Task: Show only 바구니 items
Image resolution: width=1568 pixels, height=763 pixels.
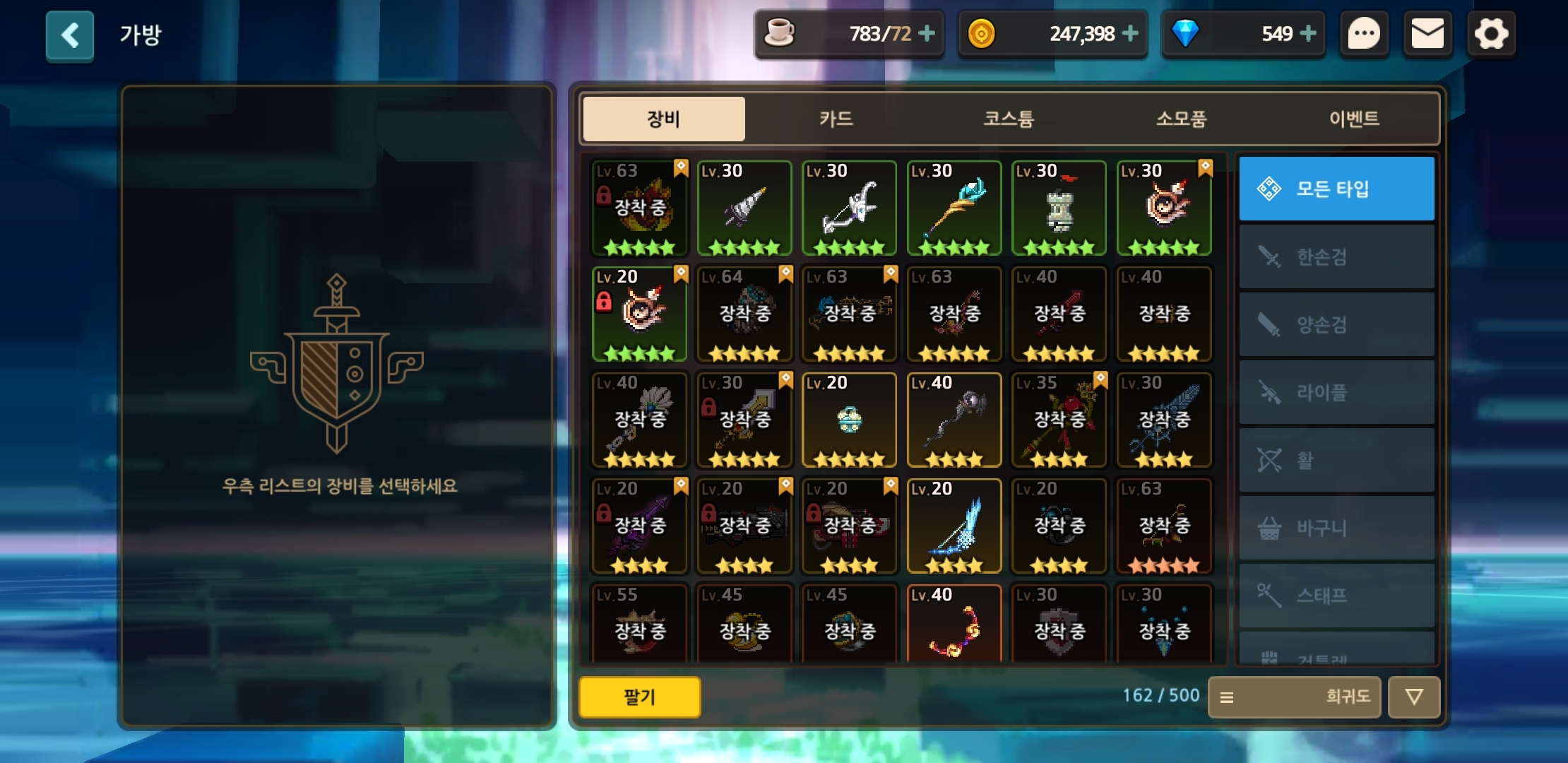Action: [x=1336, y=528]
